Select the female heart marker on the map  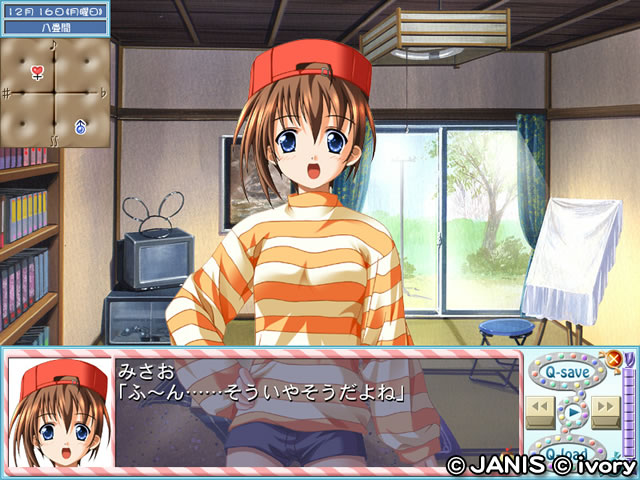(37, 72)
